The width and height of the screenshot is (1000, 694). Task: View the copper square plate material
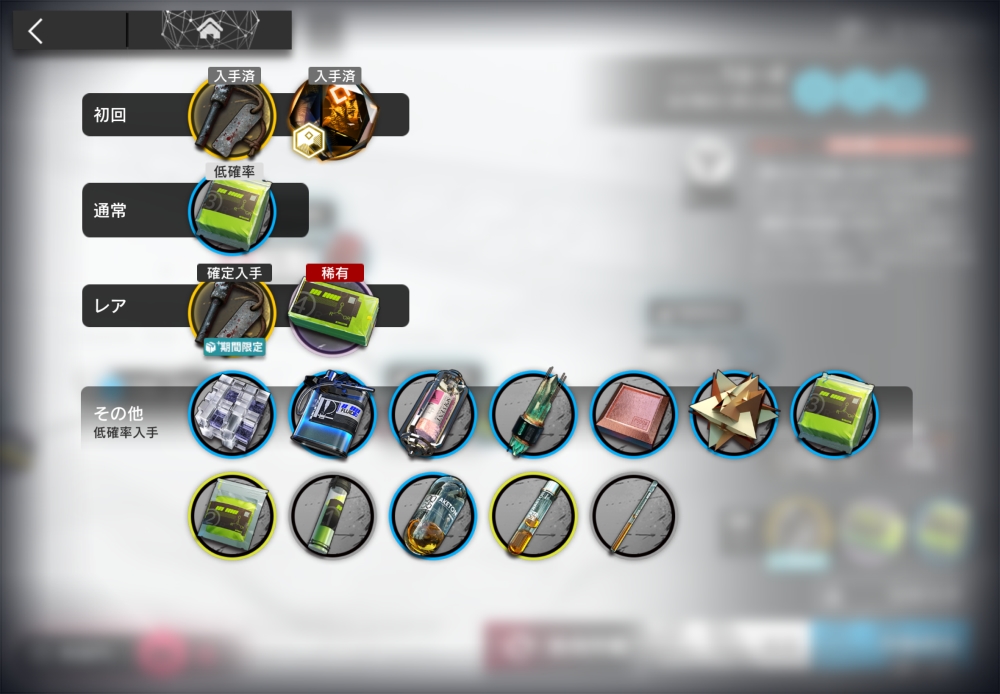click(633, 415)
